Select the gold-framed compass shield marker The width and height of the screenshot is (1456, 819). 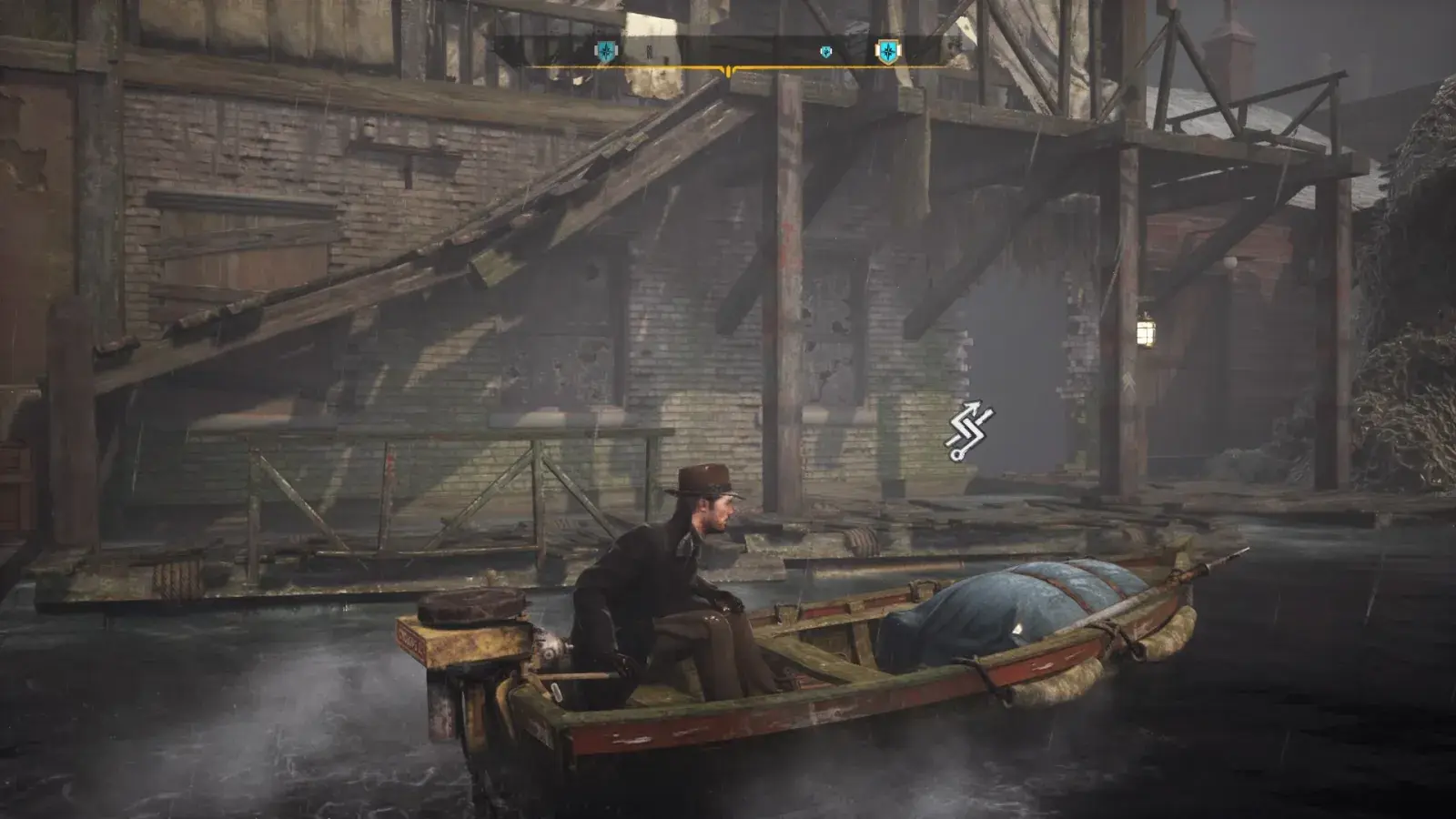[886, 52]
